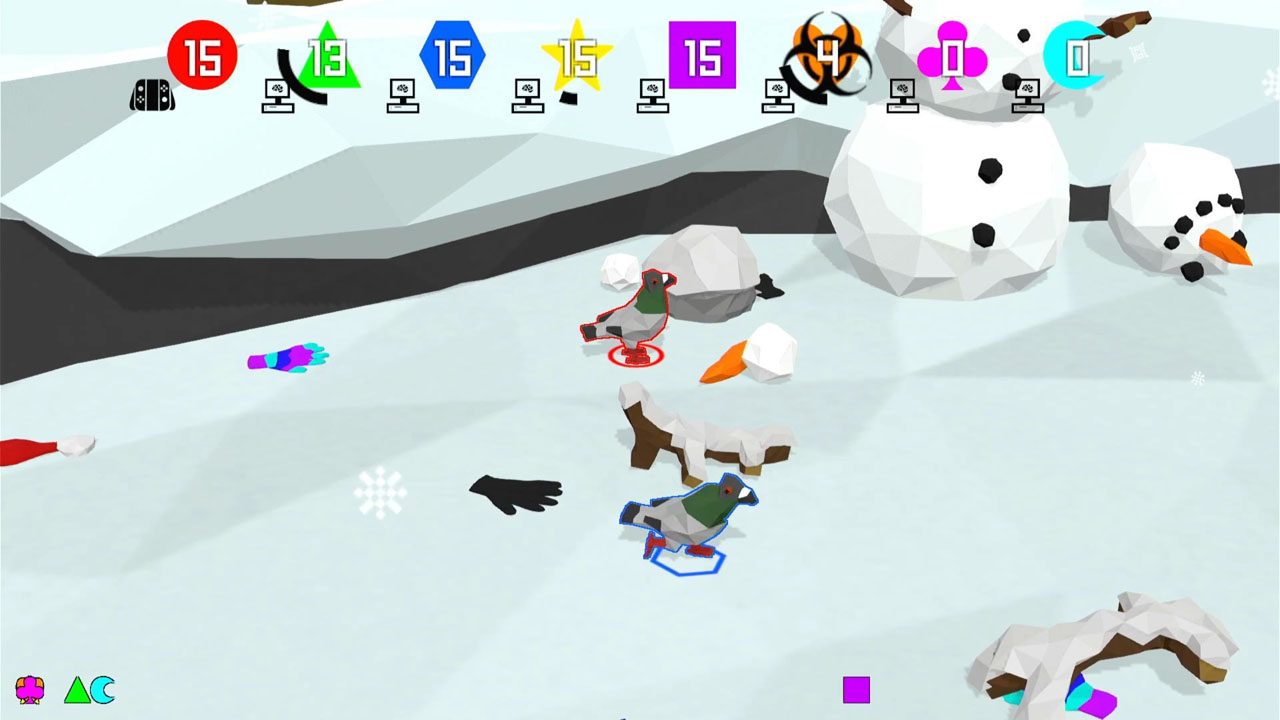The width and height of the screenshot is (1280, 720).
Task: Click the purple square swatch at the bottom
Action: 855,688
